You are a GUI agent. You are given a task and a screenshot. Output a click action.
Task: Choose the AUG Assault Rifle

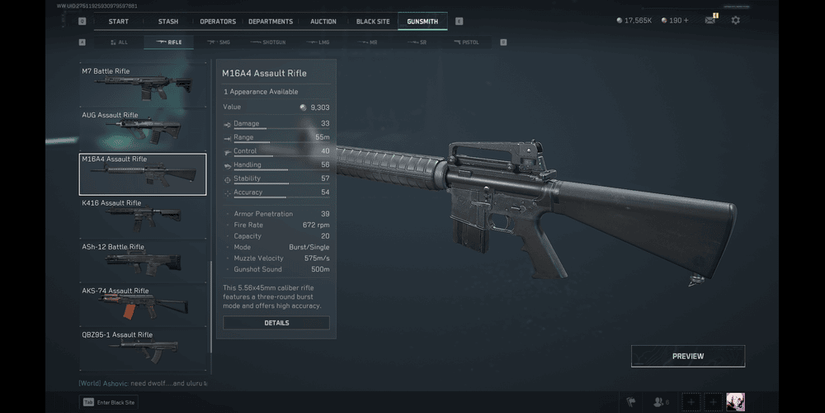click(143, 128)
